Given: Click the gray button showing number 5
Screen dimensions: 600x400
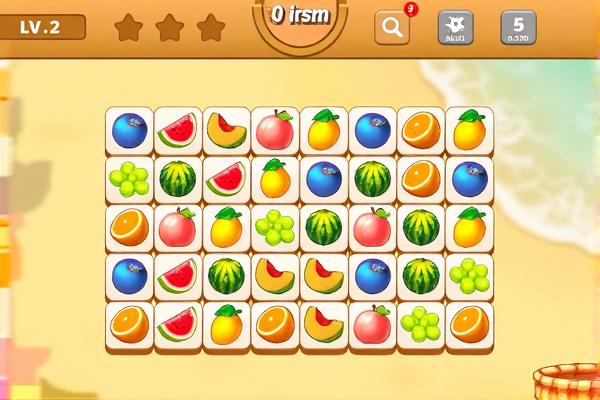Looking at the screenshot, I should 518,27.
